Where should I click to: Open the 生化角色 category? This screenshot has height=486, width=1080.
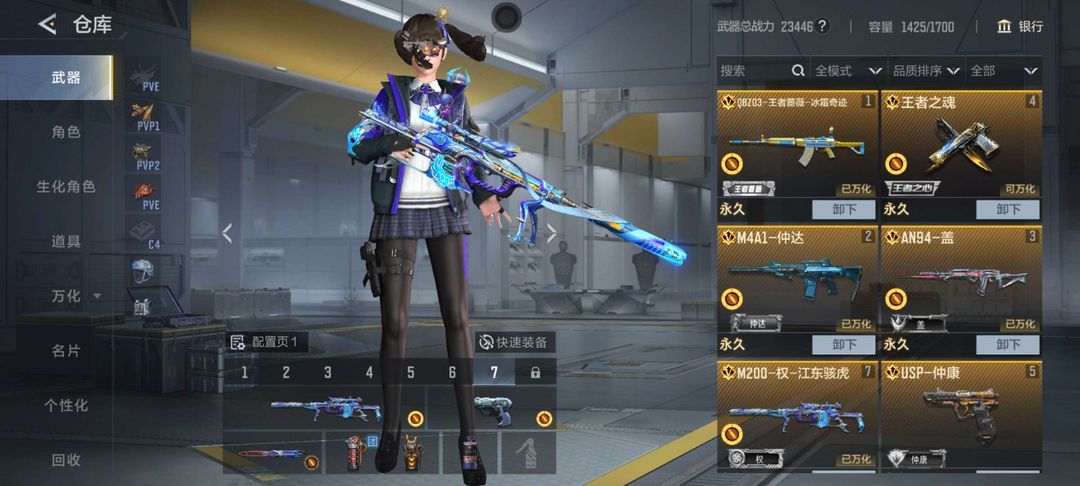tap(66, 187)
